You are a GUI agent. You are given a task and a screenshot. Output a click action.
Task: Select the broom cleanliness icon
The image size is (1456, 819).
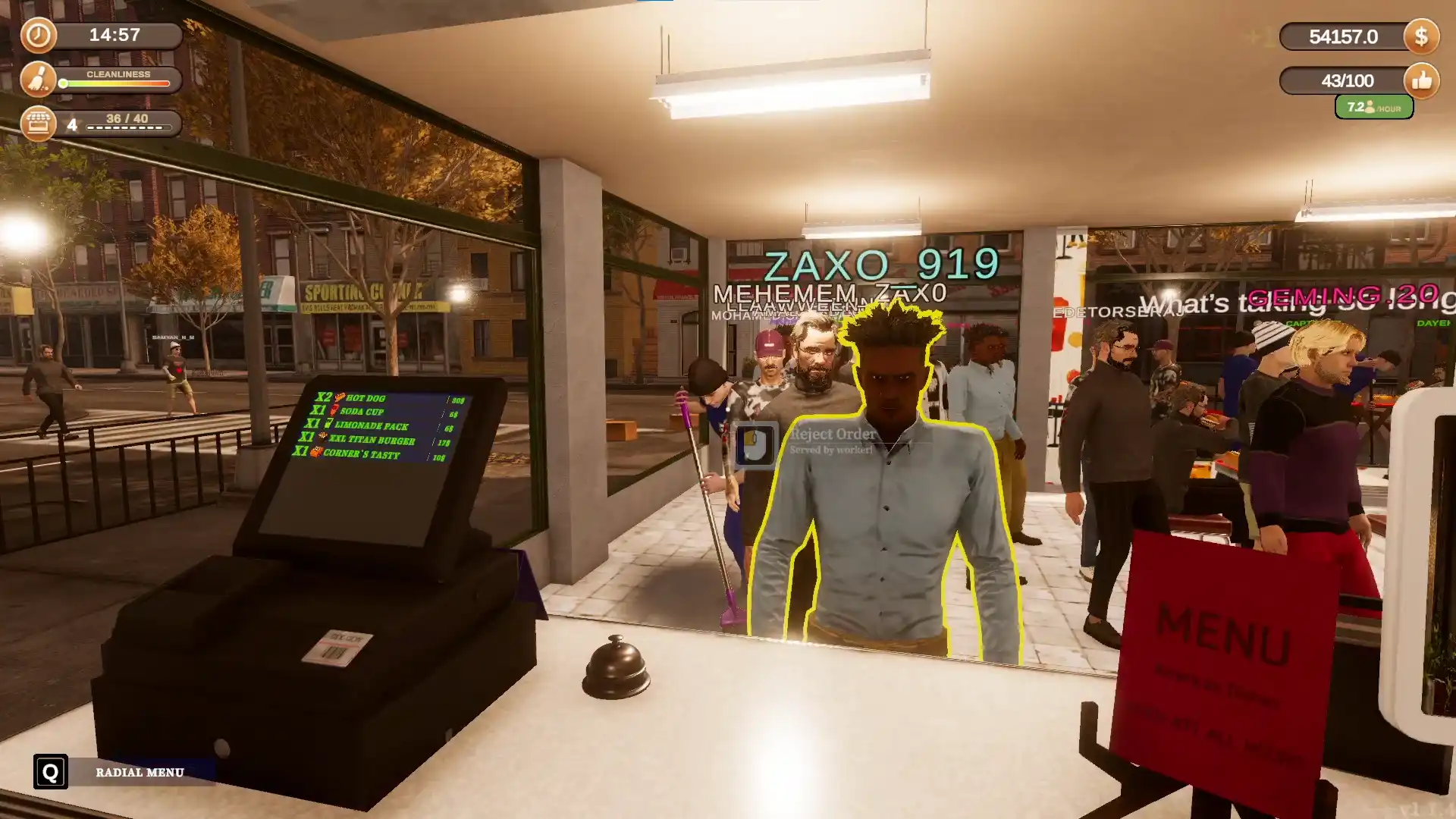38,80
